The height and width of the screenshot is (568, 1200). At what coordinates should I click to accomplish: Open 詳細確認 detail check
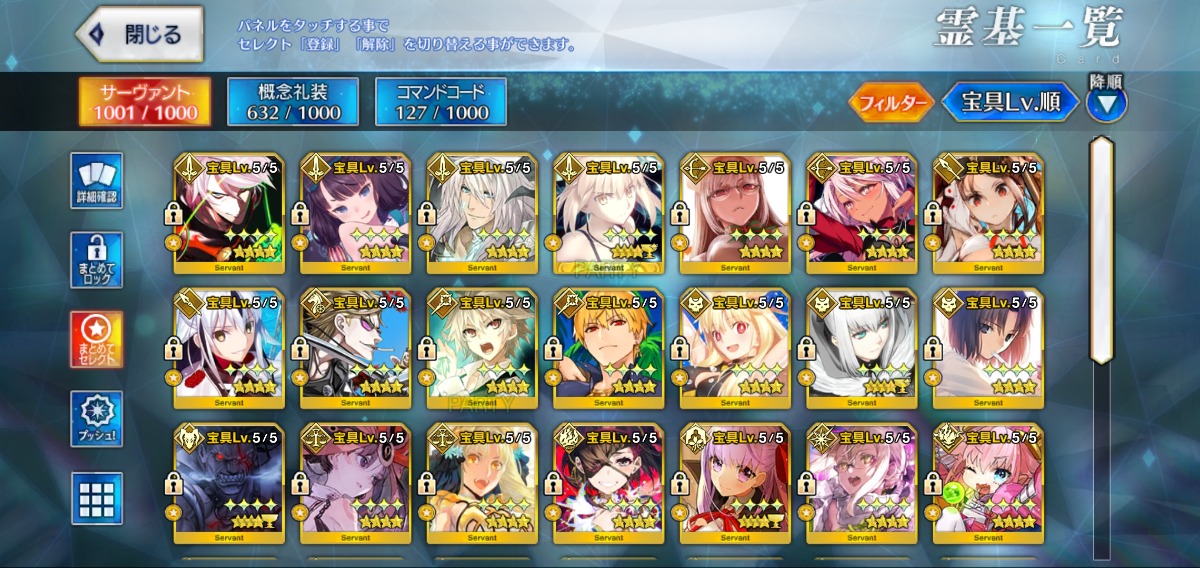(x=97, y=181)
